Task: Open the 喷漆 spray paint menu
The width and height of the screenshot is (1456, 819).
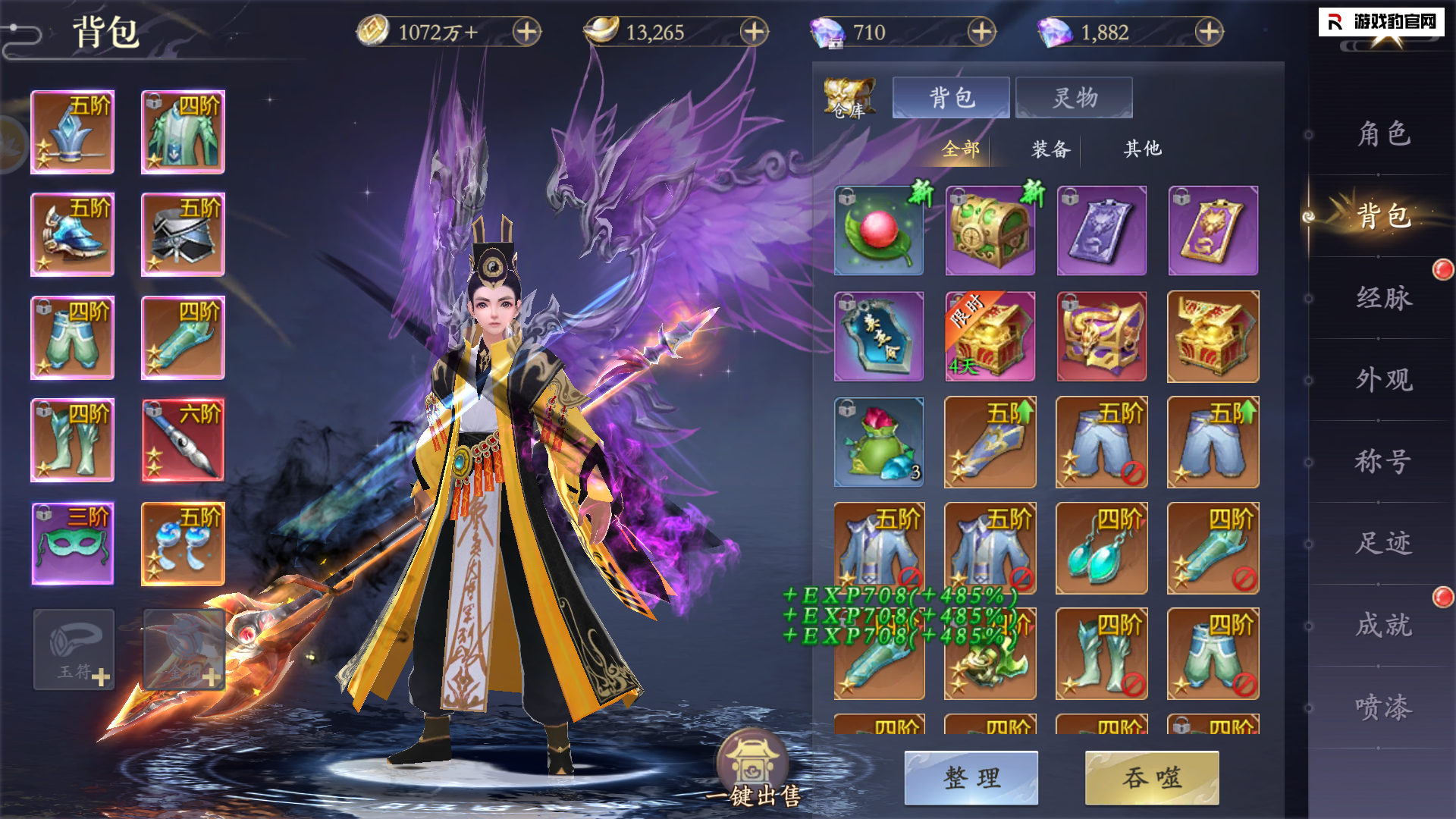Action: 1383,707
